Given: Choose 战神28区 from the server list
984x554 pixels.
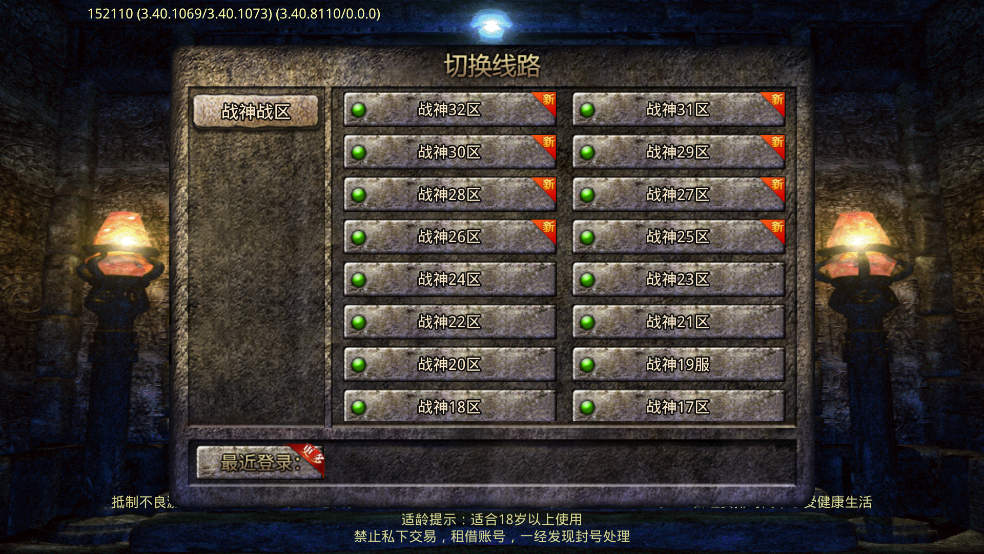Looking at the screenshot, I should [449, 194].
